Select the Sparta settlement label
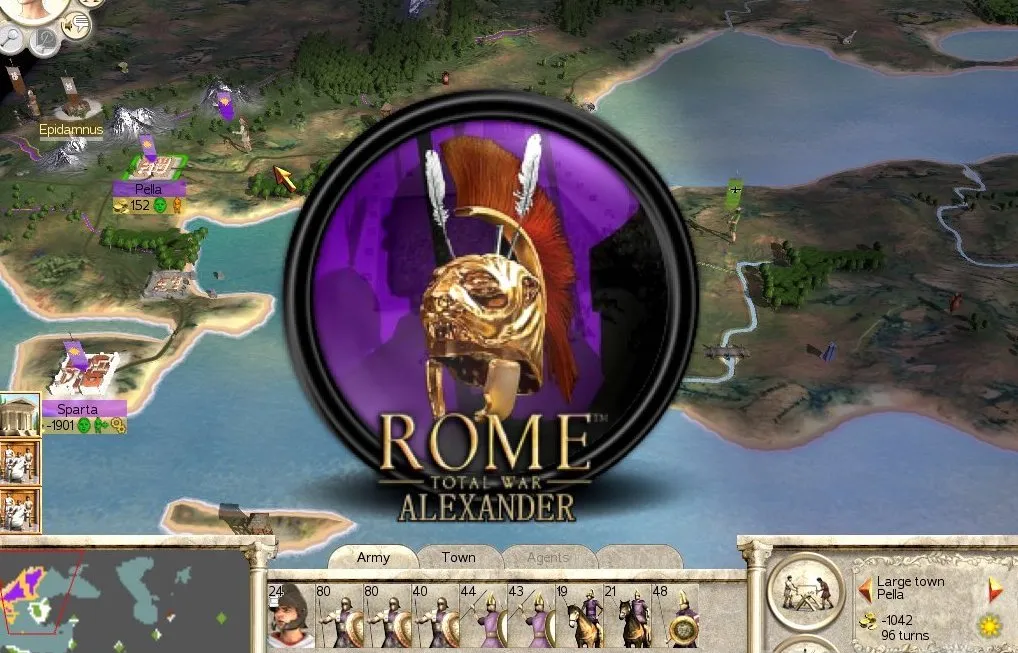The image size is (1018, 653). [84, 408]
